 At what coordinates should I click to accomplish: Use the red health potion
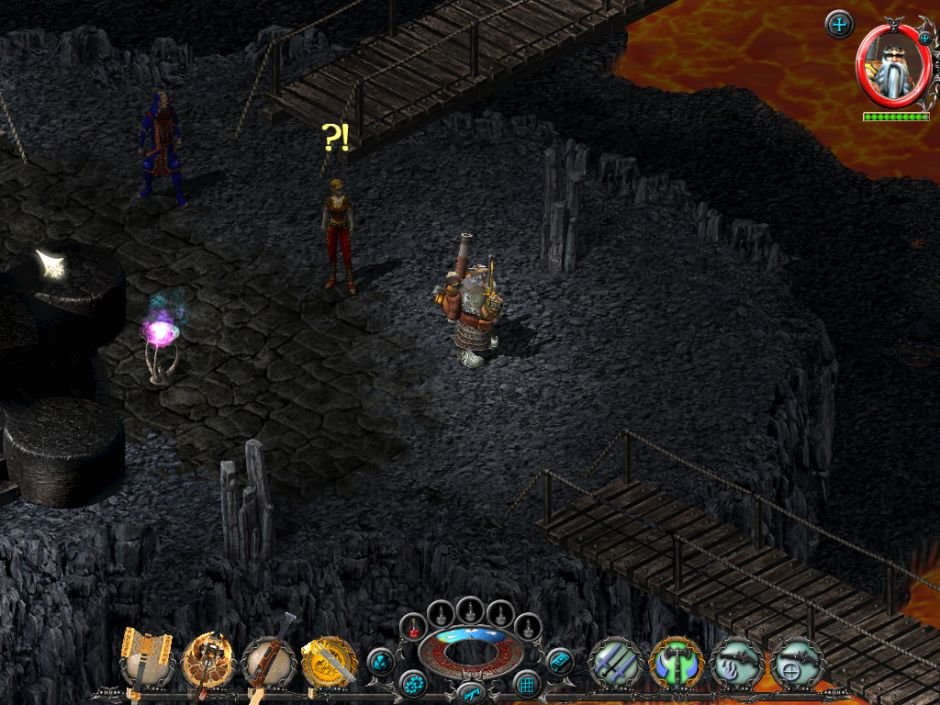[x=412, y=627]
